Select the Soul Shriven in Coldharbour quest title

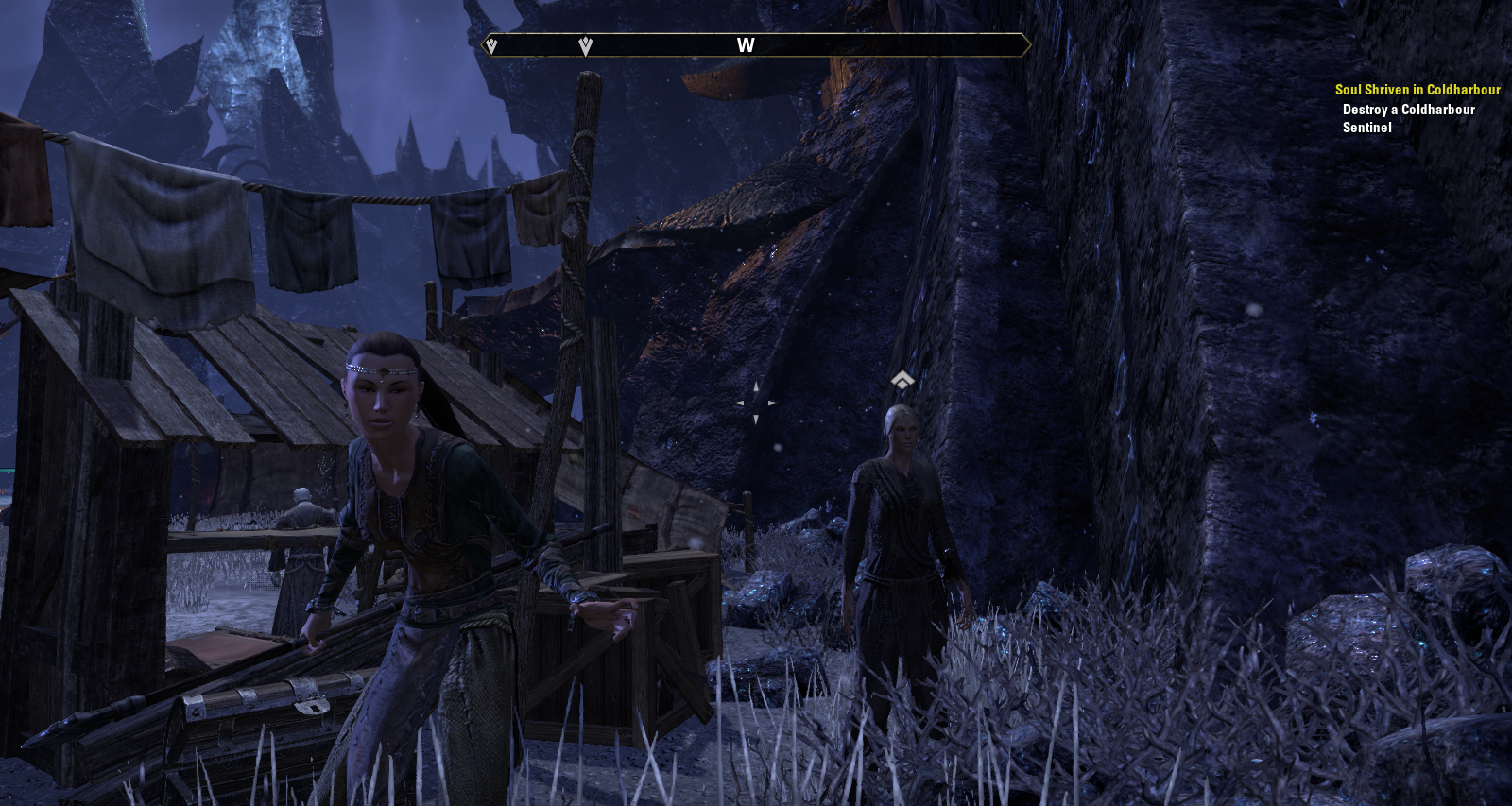[1417, 90]
